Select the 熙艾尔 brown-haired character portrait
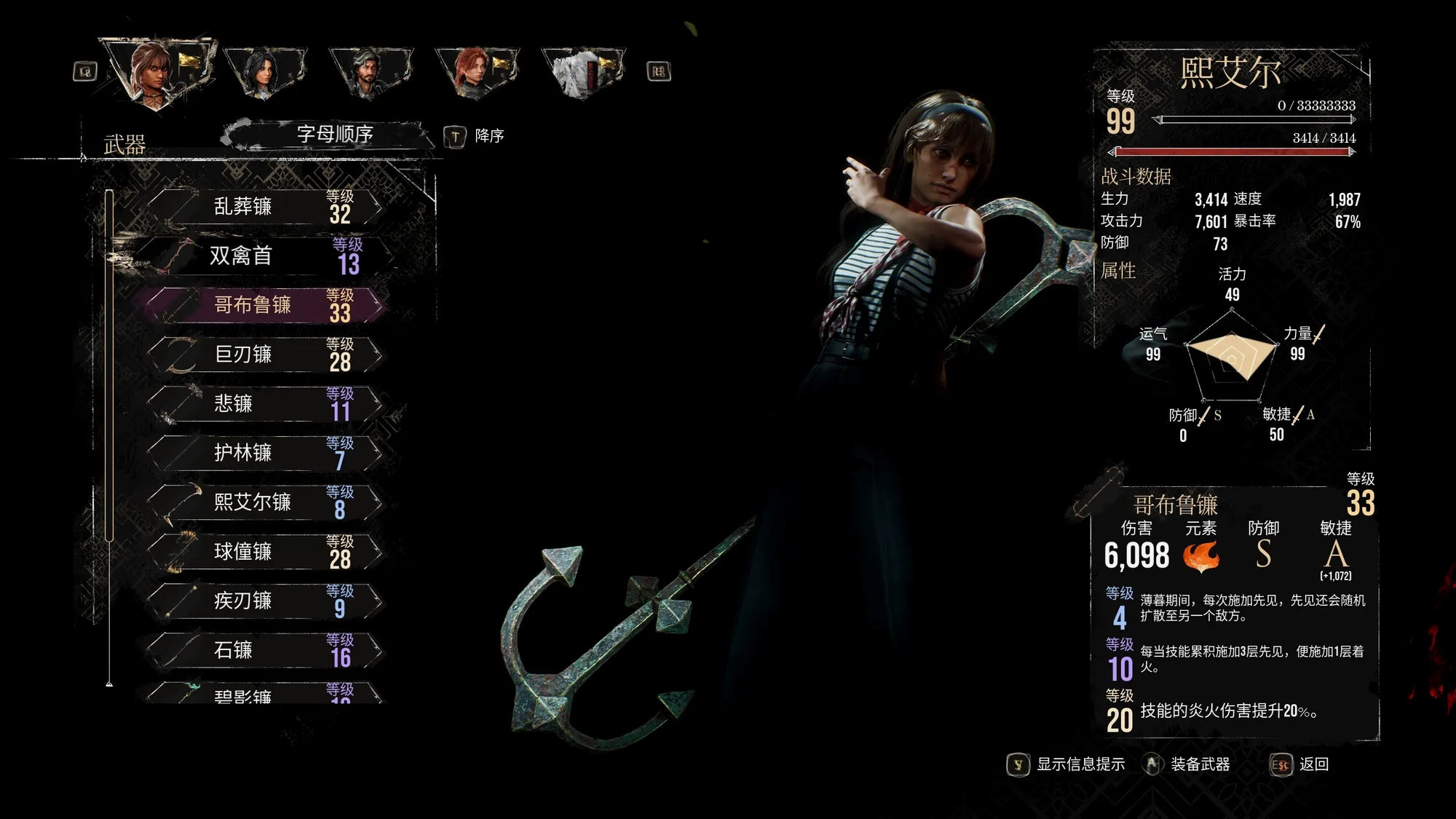The image size is (1456, 819). pos(155,72)
